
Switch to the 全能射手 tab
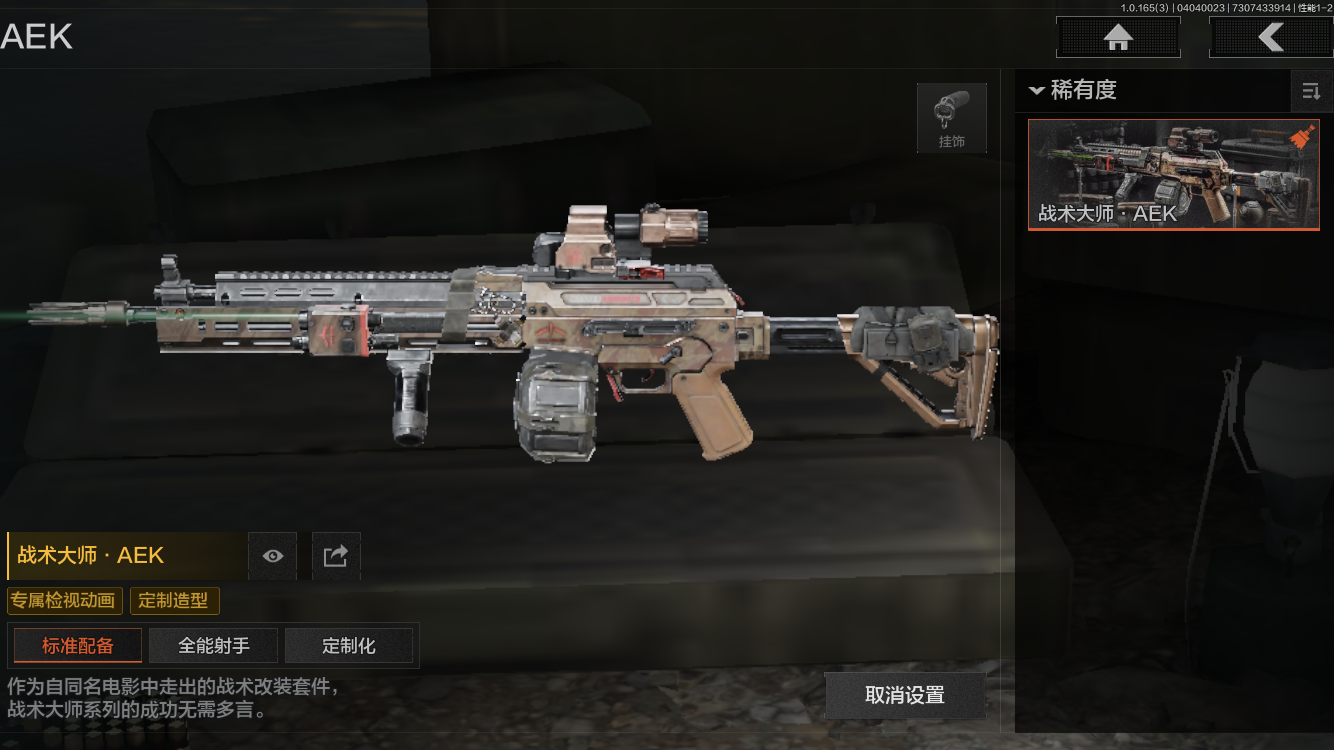tap(214, 646)
